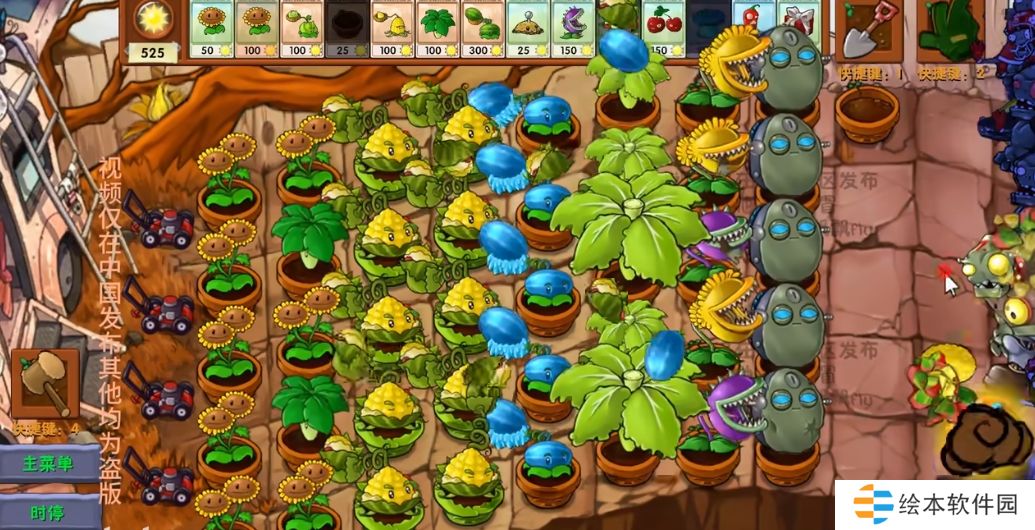Choose the Cabbage-pult seed packet
This screenshot has width=1035, height=530.
tap(301, 29)
